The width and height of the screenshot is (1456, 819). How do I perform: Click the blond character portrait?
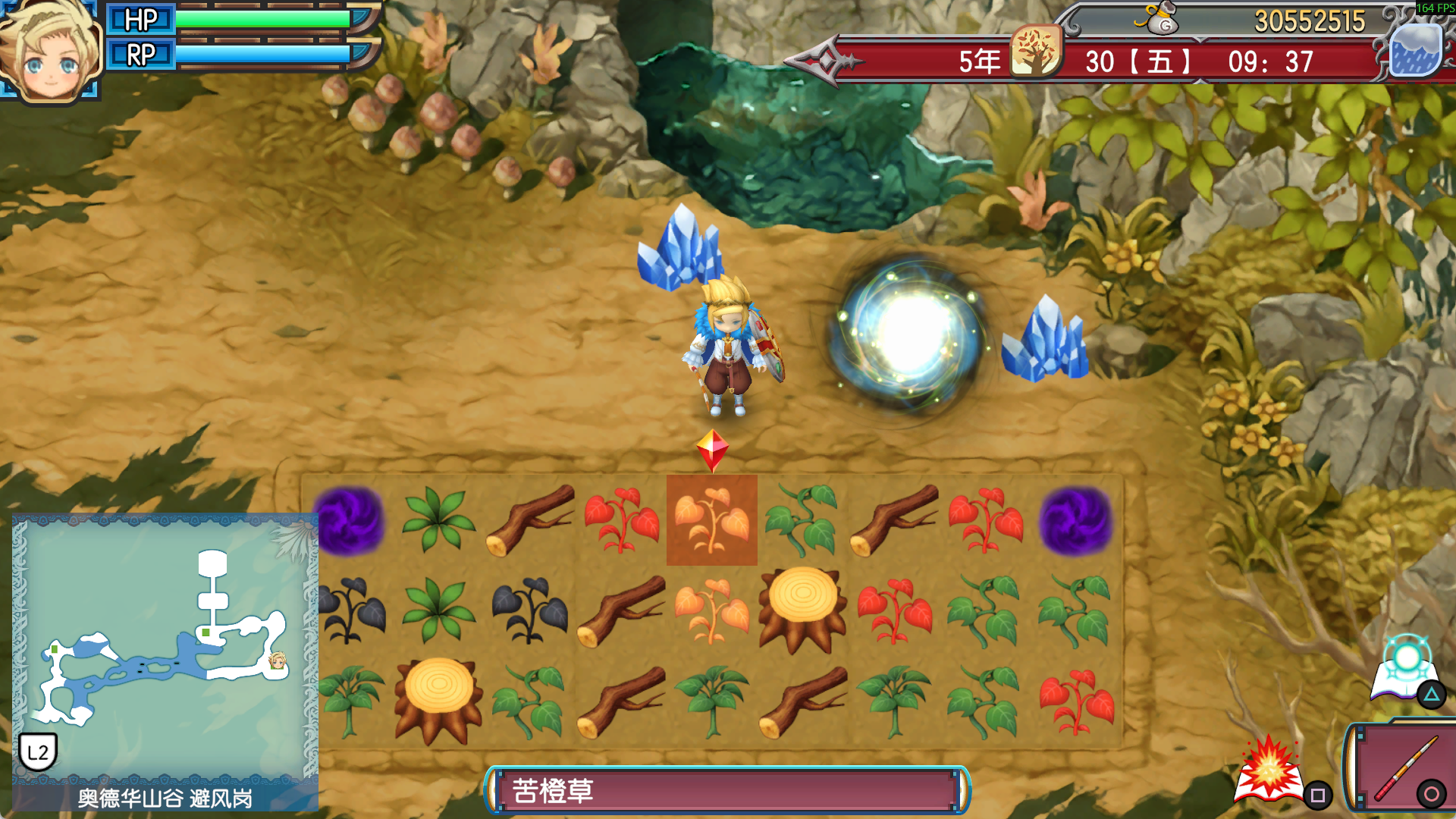tap(50, 52)
